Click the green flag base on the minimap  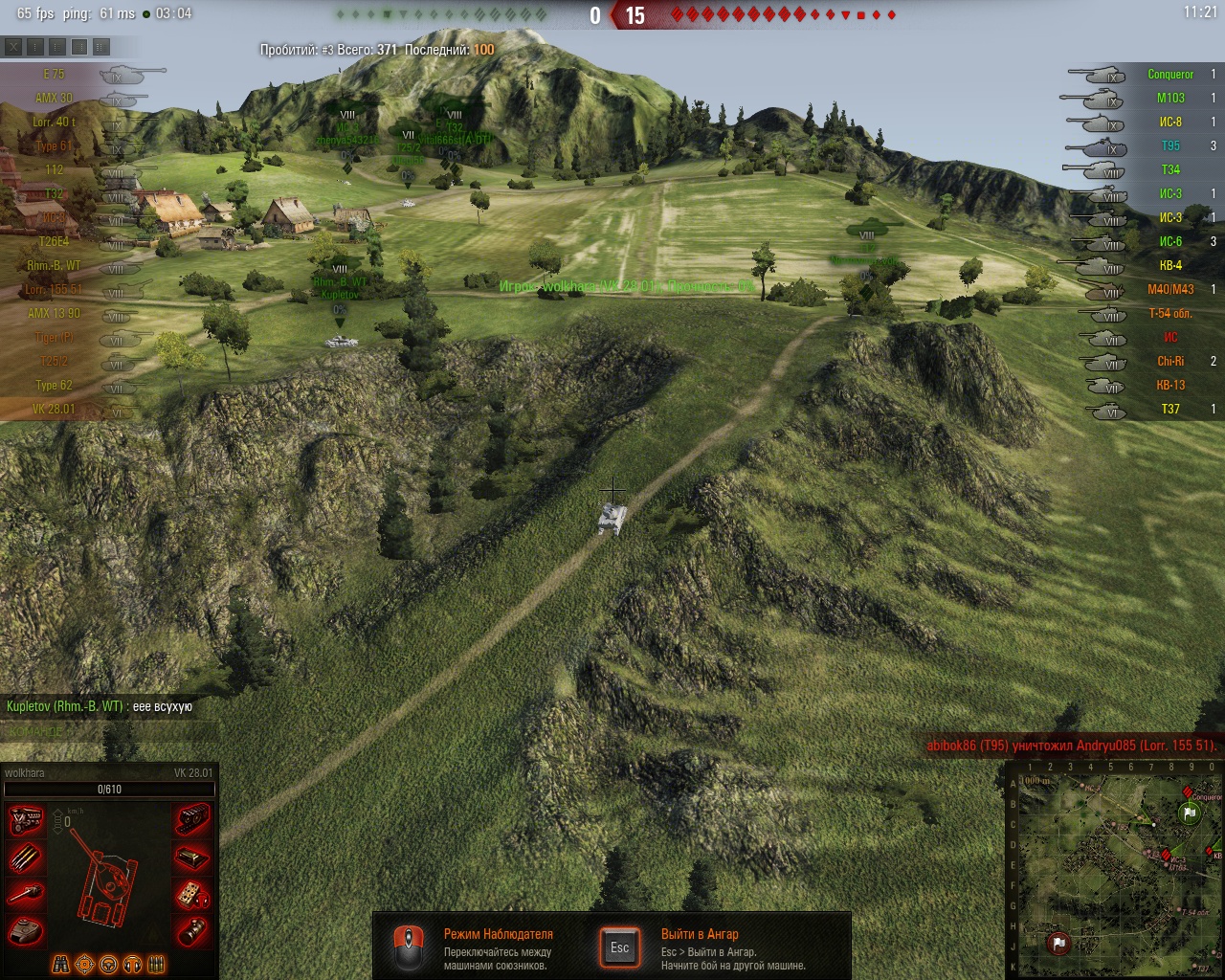1190,813
